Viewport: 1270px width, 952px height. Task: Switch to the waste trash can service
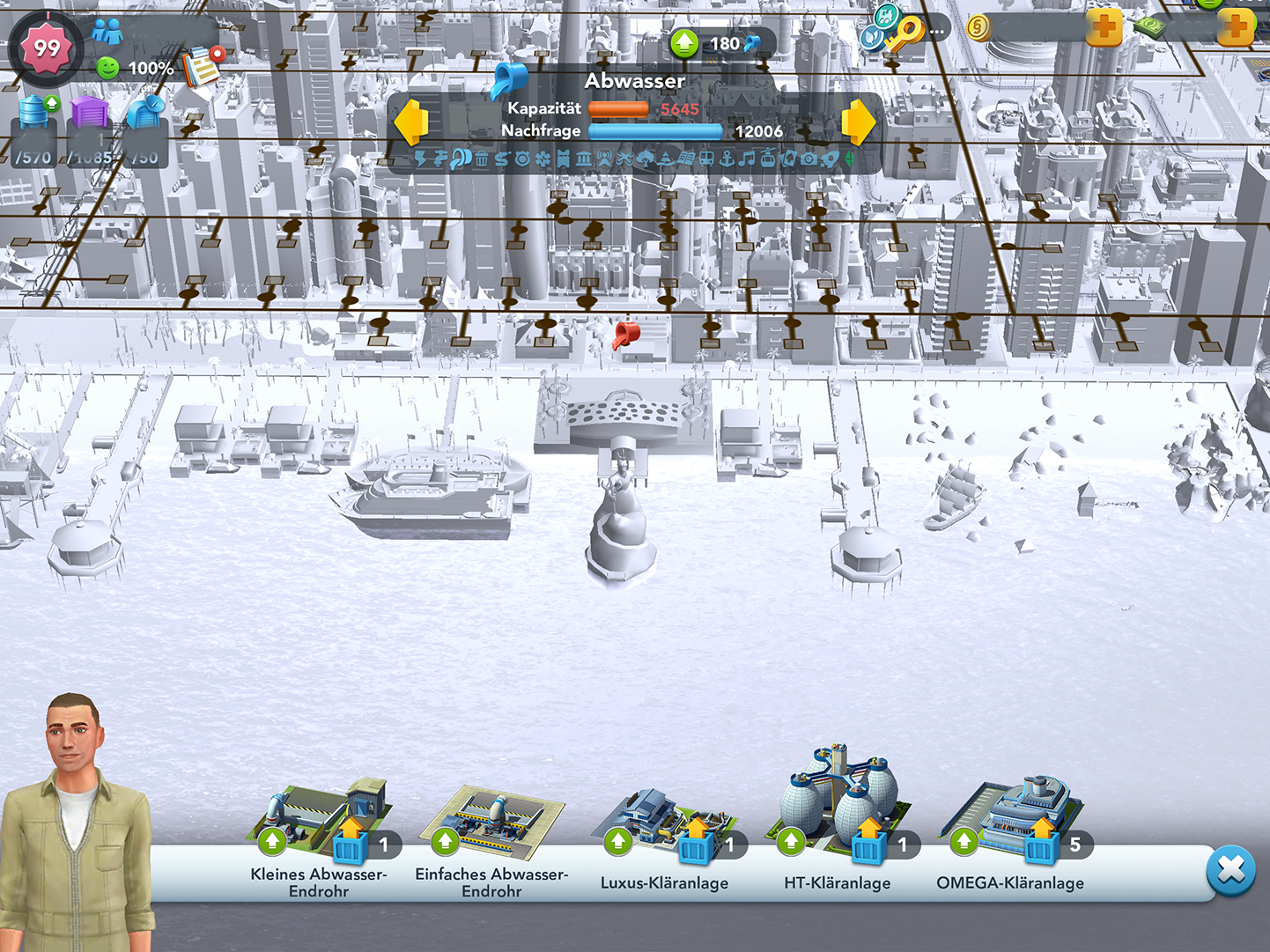pyautogui.click(x=482, y=159)
